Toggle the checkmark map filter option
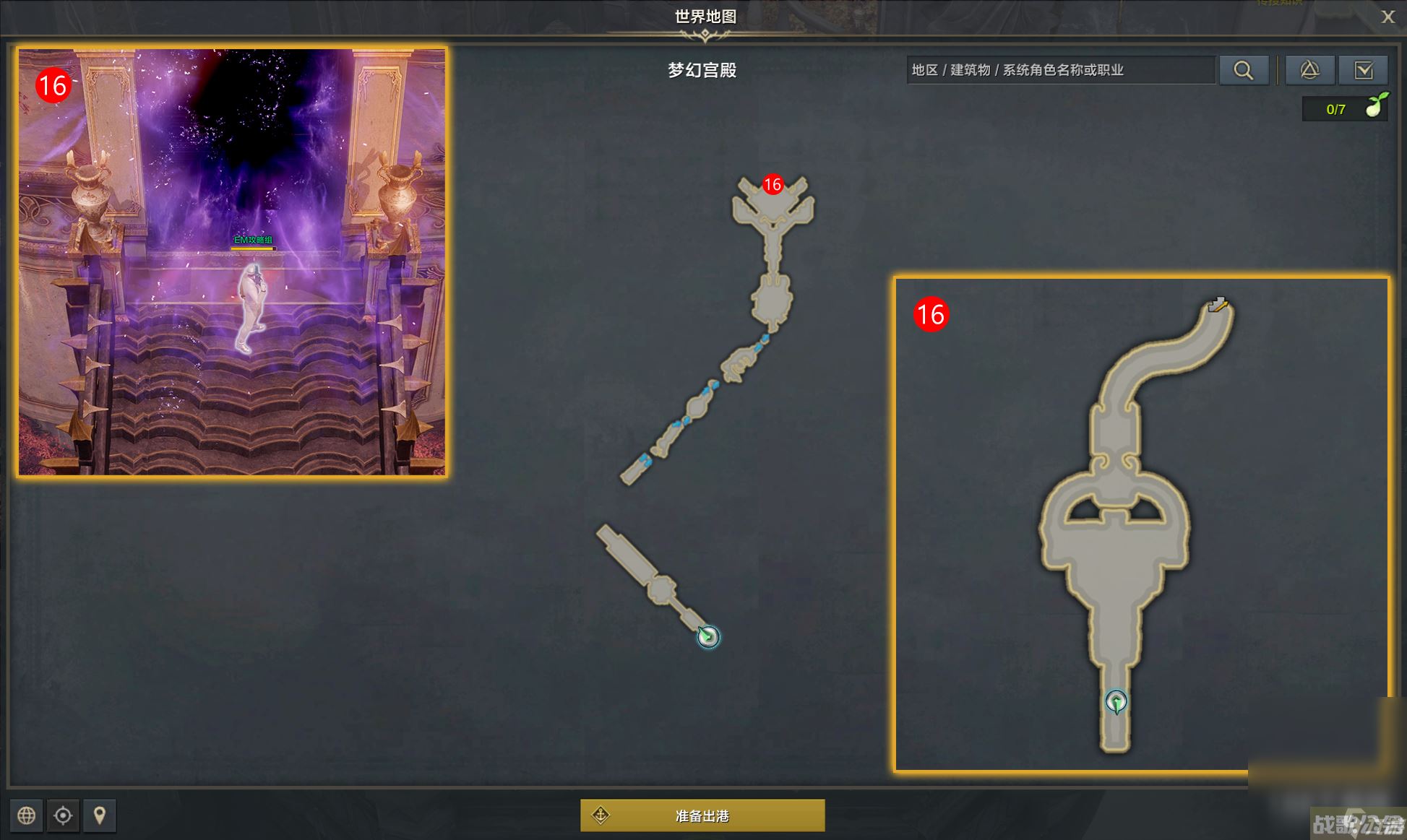Viewport: 1407px width, 840px height. tap(1364, 70)
